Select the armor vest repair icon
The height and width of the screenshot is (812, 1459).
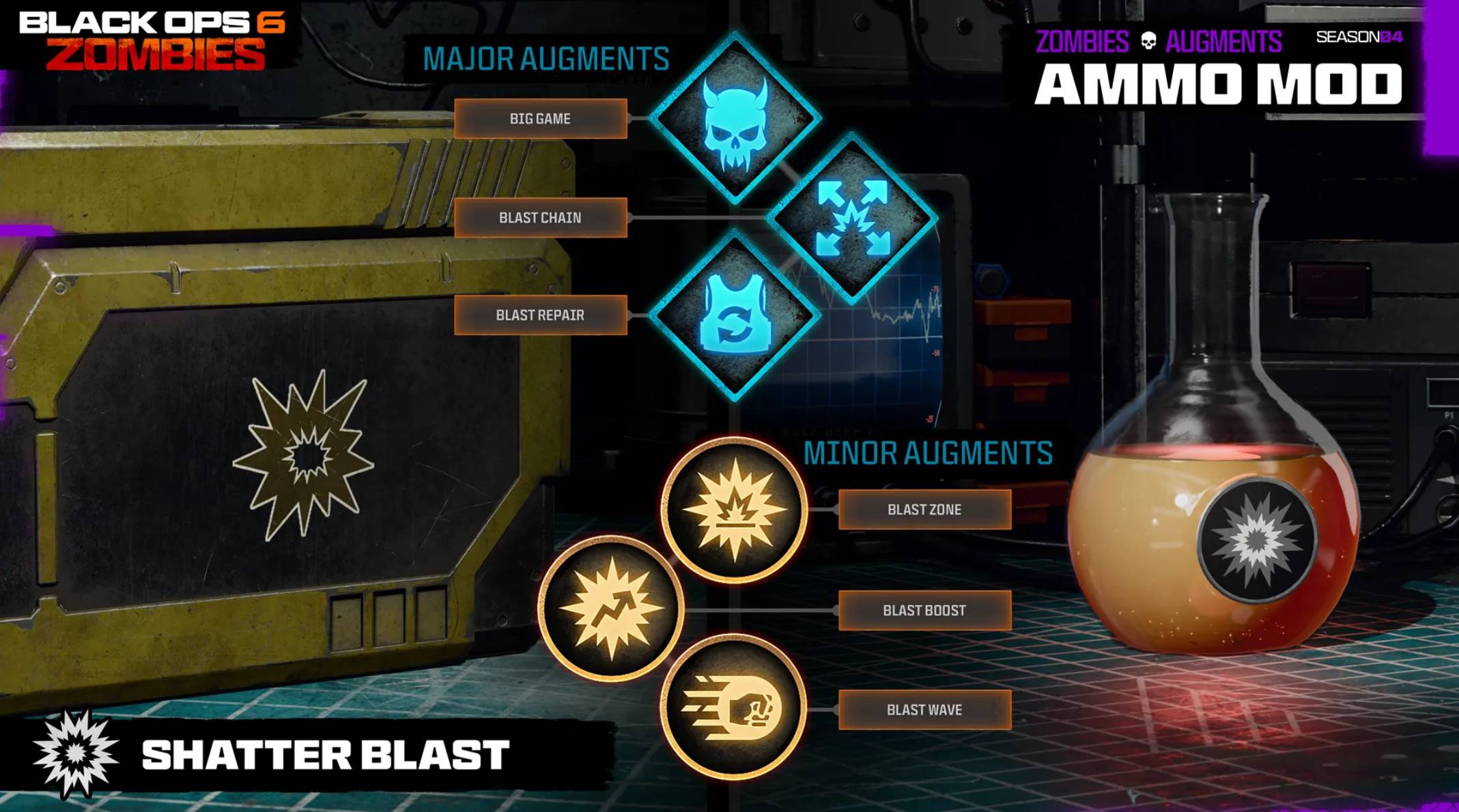click(735, 315)
